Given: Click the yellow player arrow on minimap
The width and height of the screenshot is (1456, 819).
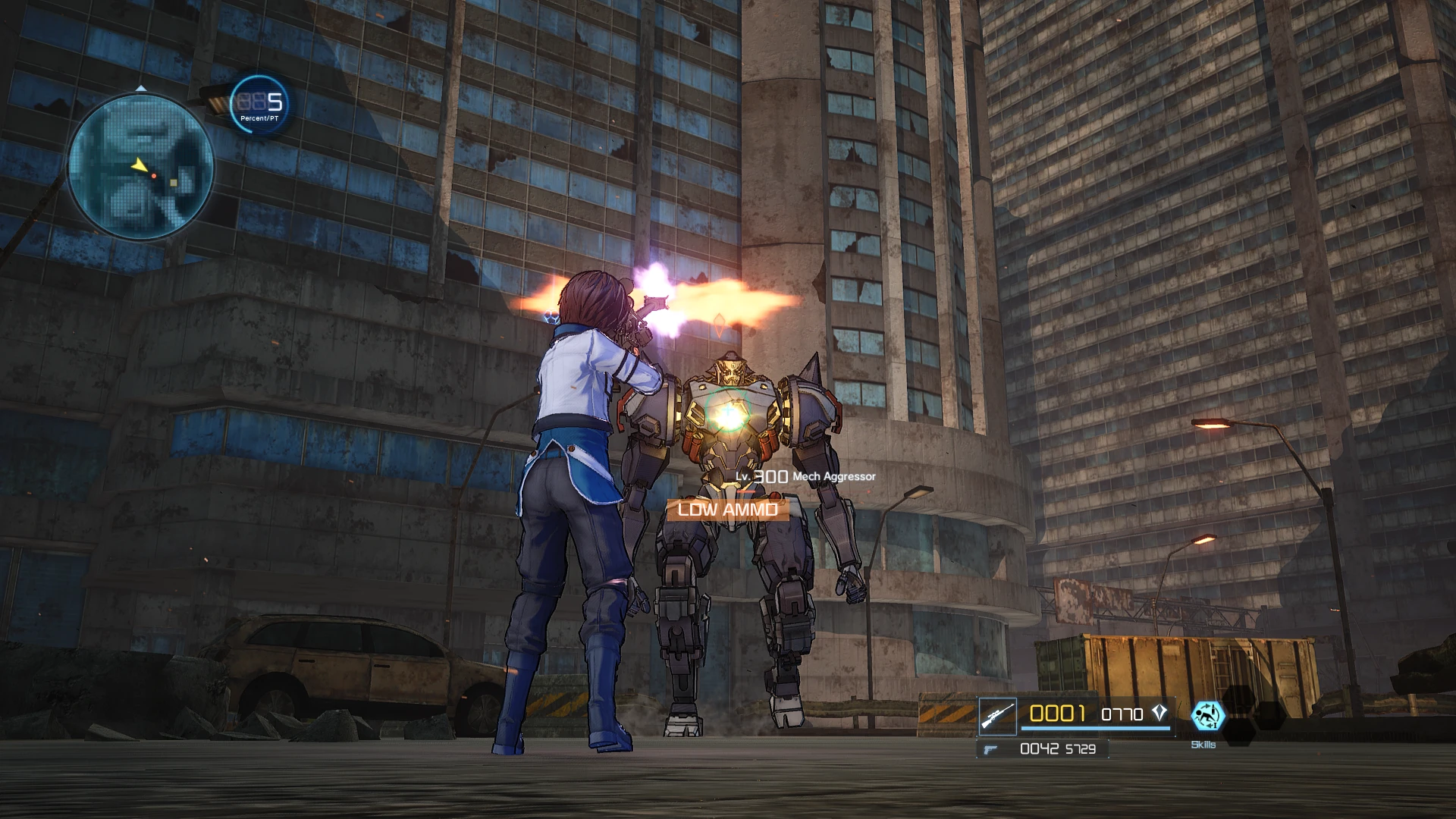Looking at the screenshot, I should point(138,164).
